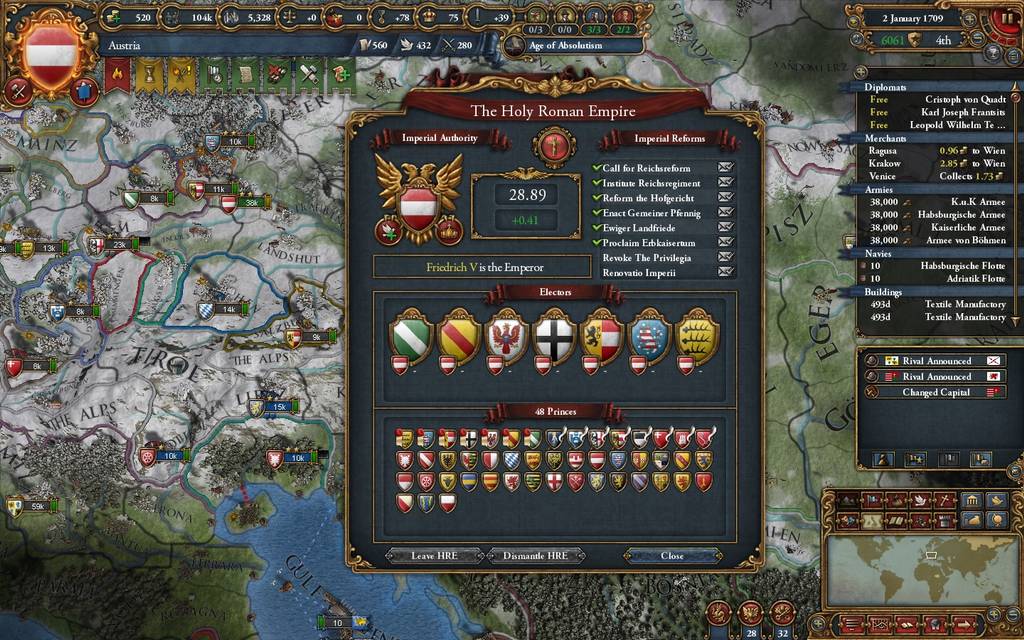This screenshot has width=1024, height=640.
Task: Close the Holy Roman Empire window
Action: click(x=672, y=556)
